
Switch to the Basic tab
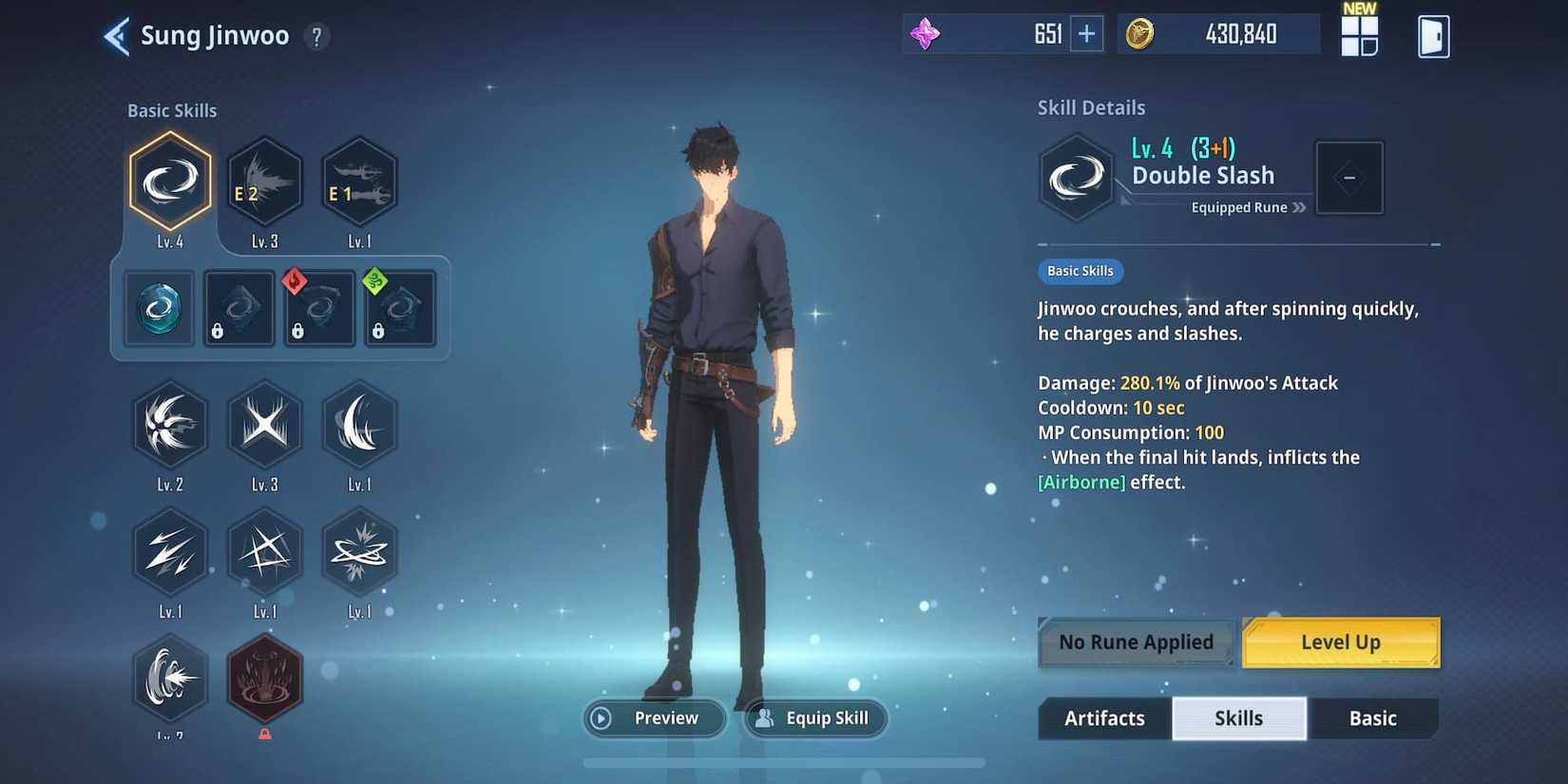point(1372,718)
